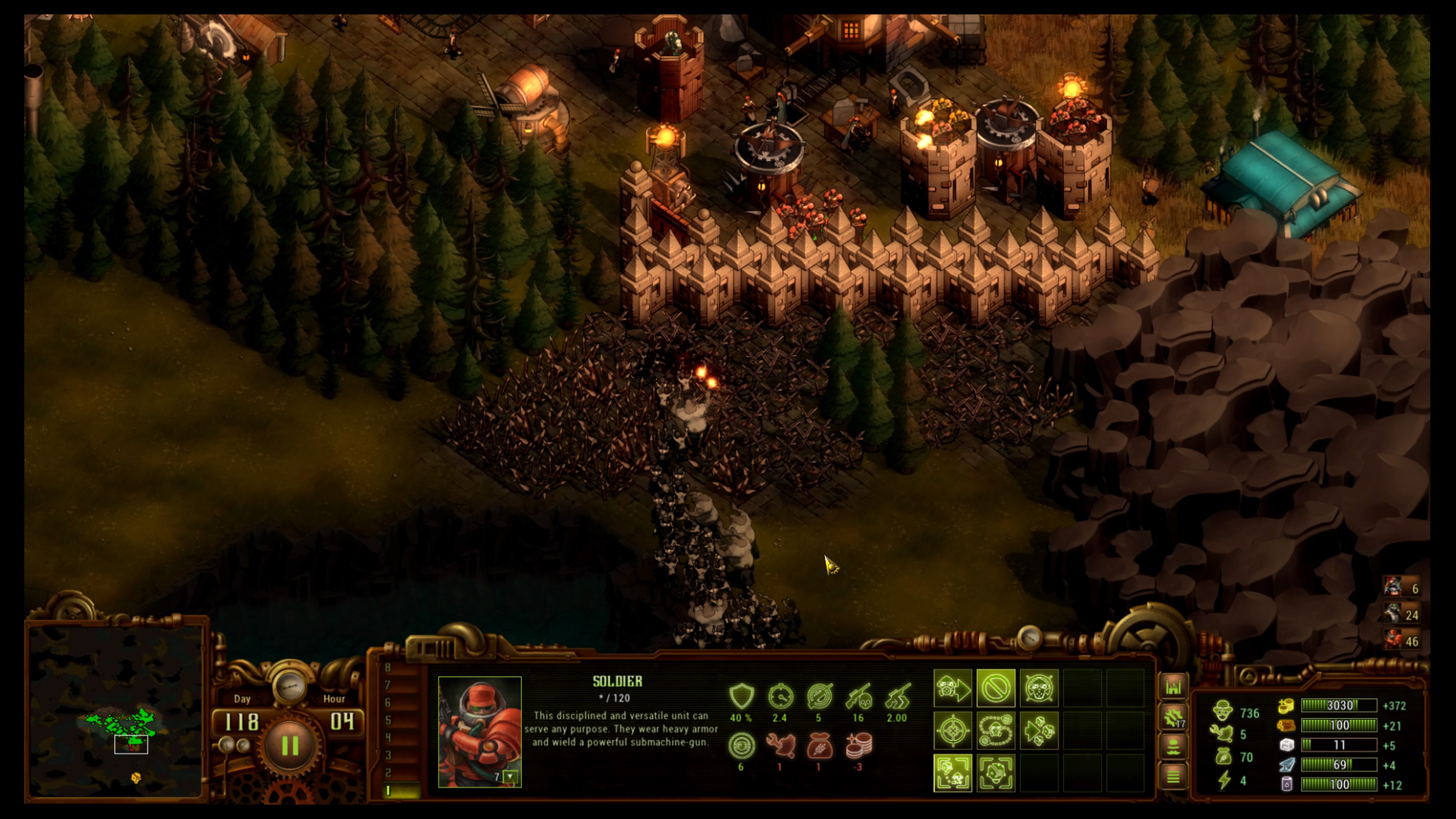Click the pause button under the day counter
The height and width of the screenshot is (819, 1456).
[290, 746]
